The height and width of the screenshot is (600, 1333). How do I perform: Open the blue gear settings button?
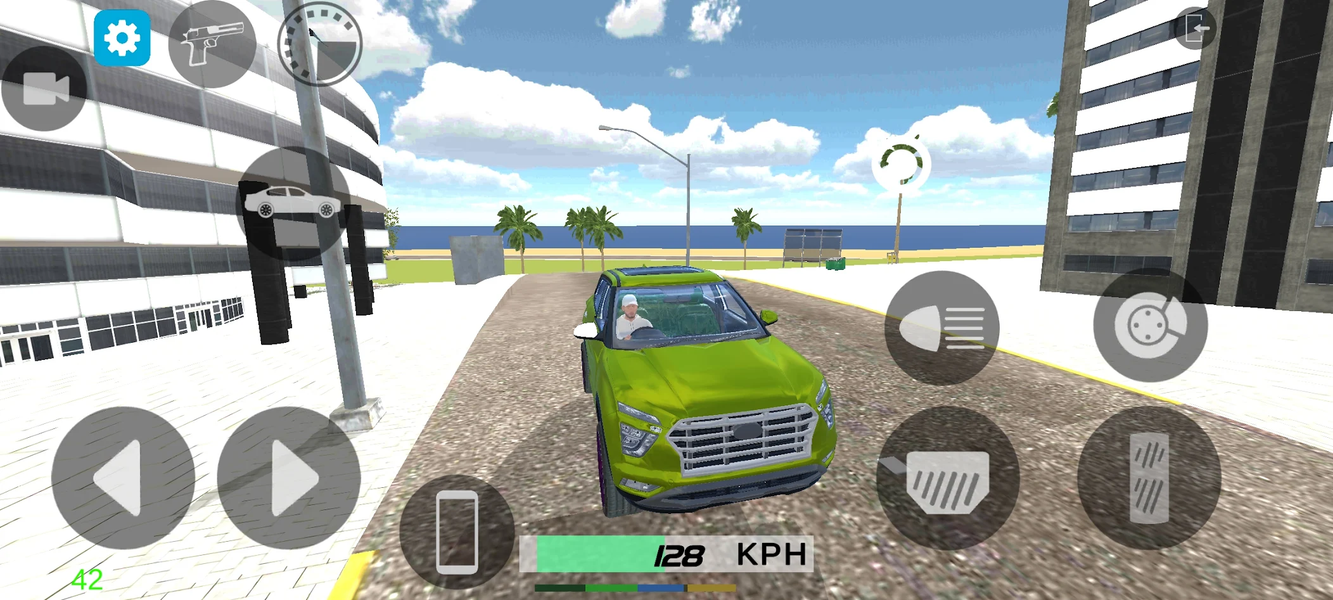tap(122, 38)
